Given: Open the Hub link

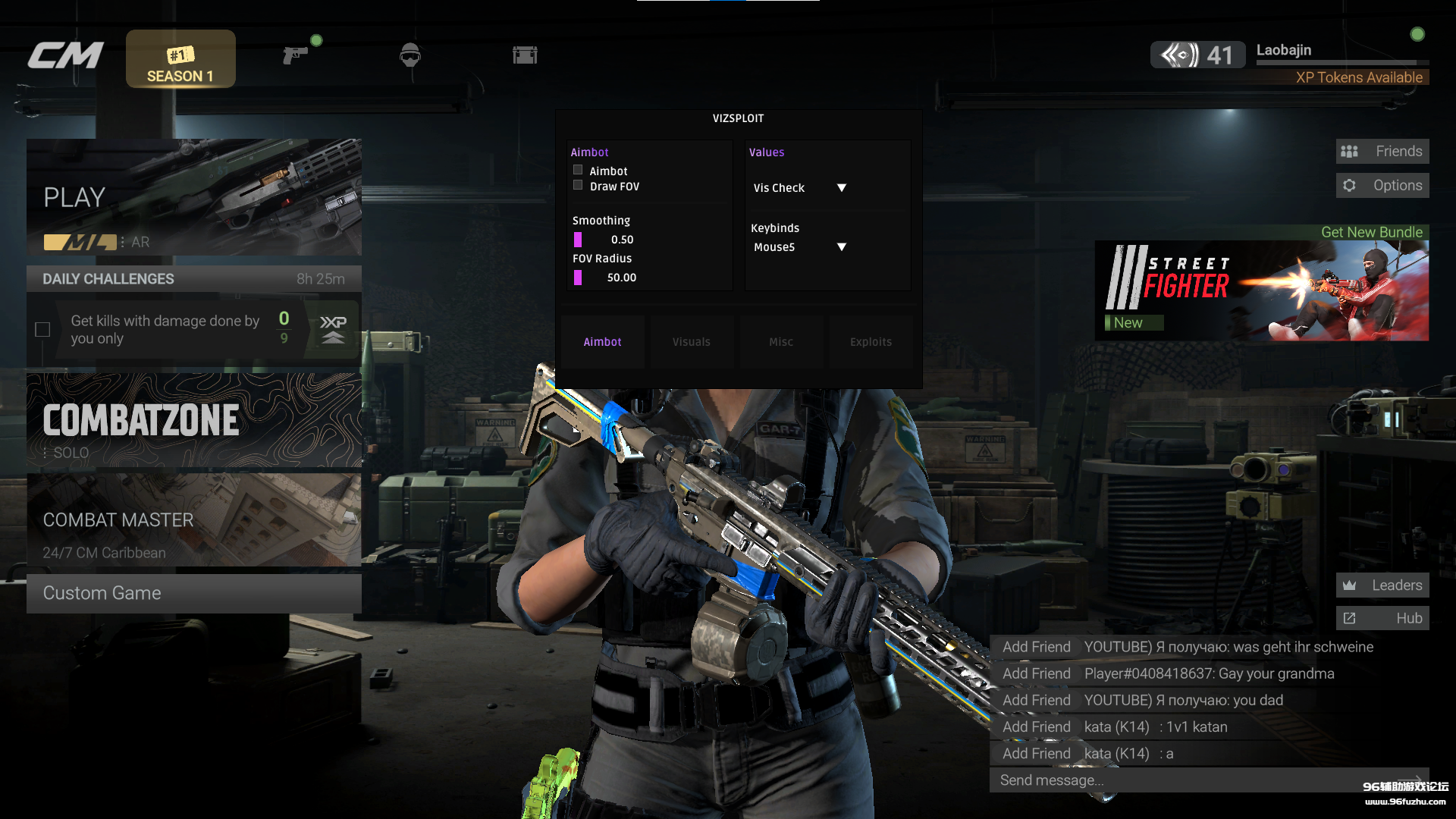Looking at the screenshot, I should pos(1382,619).
